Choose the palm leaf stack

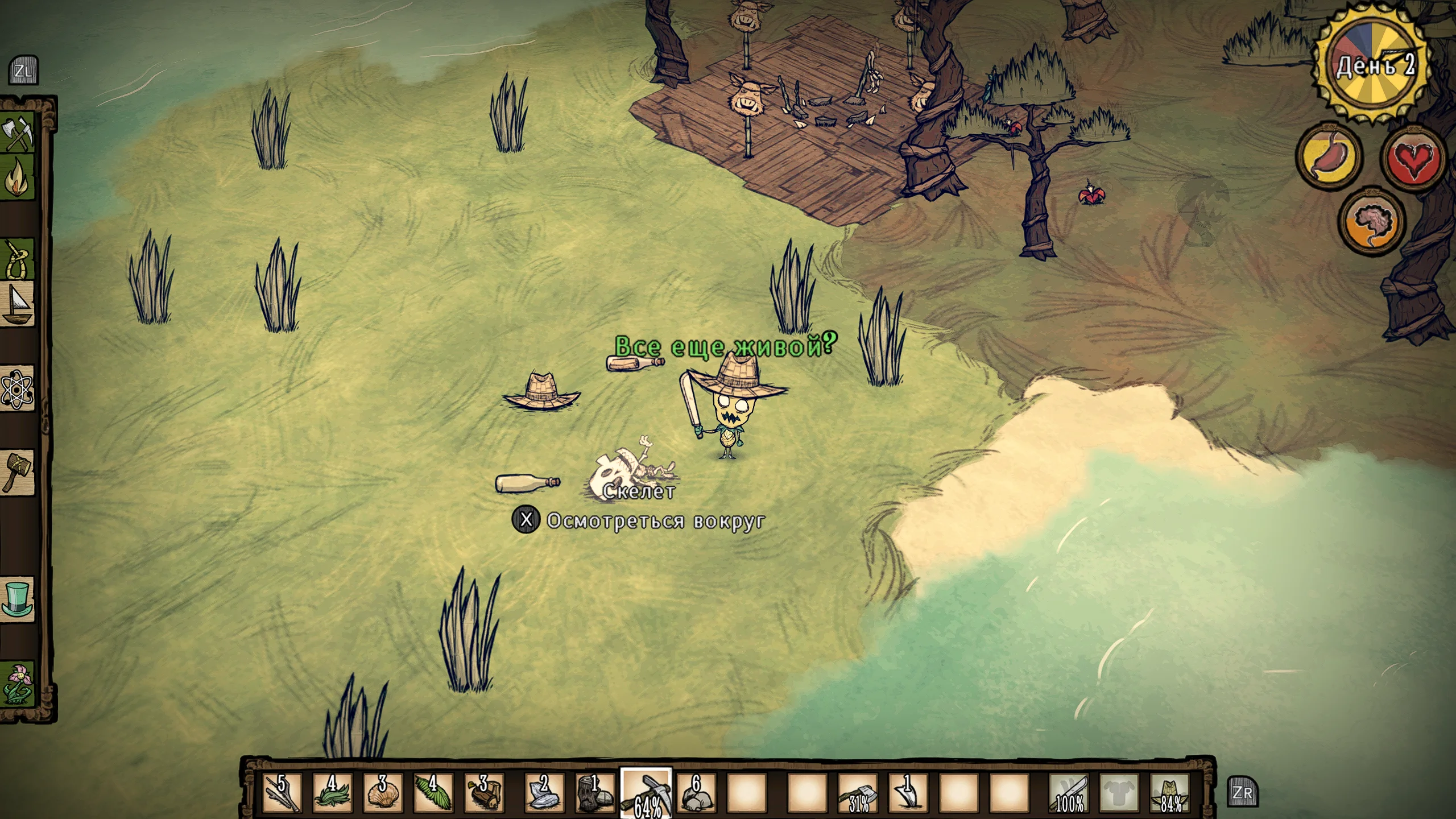point(433,792)
